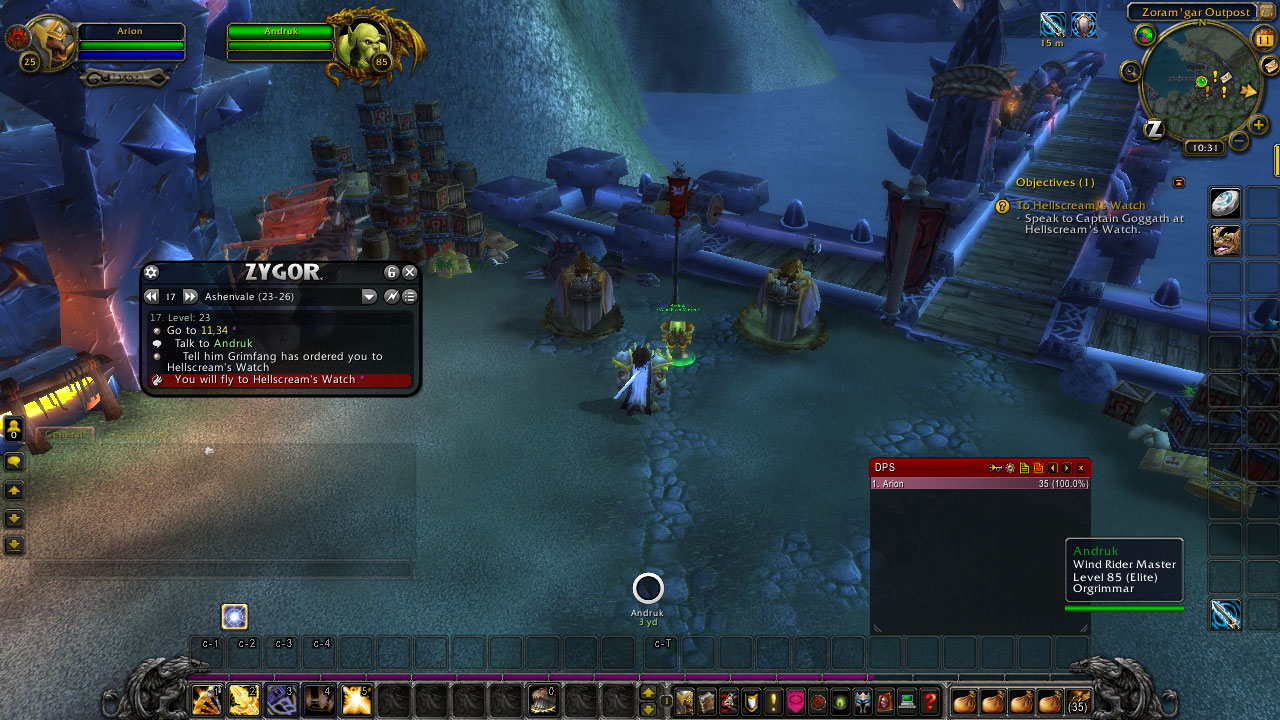Open the Dungeon Finder eye icon
This screenshot has height=720, width=1280.
click(839, 701)
